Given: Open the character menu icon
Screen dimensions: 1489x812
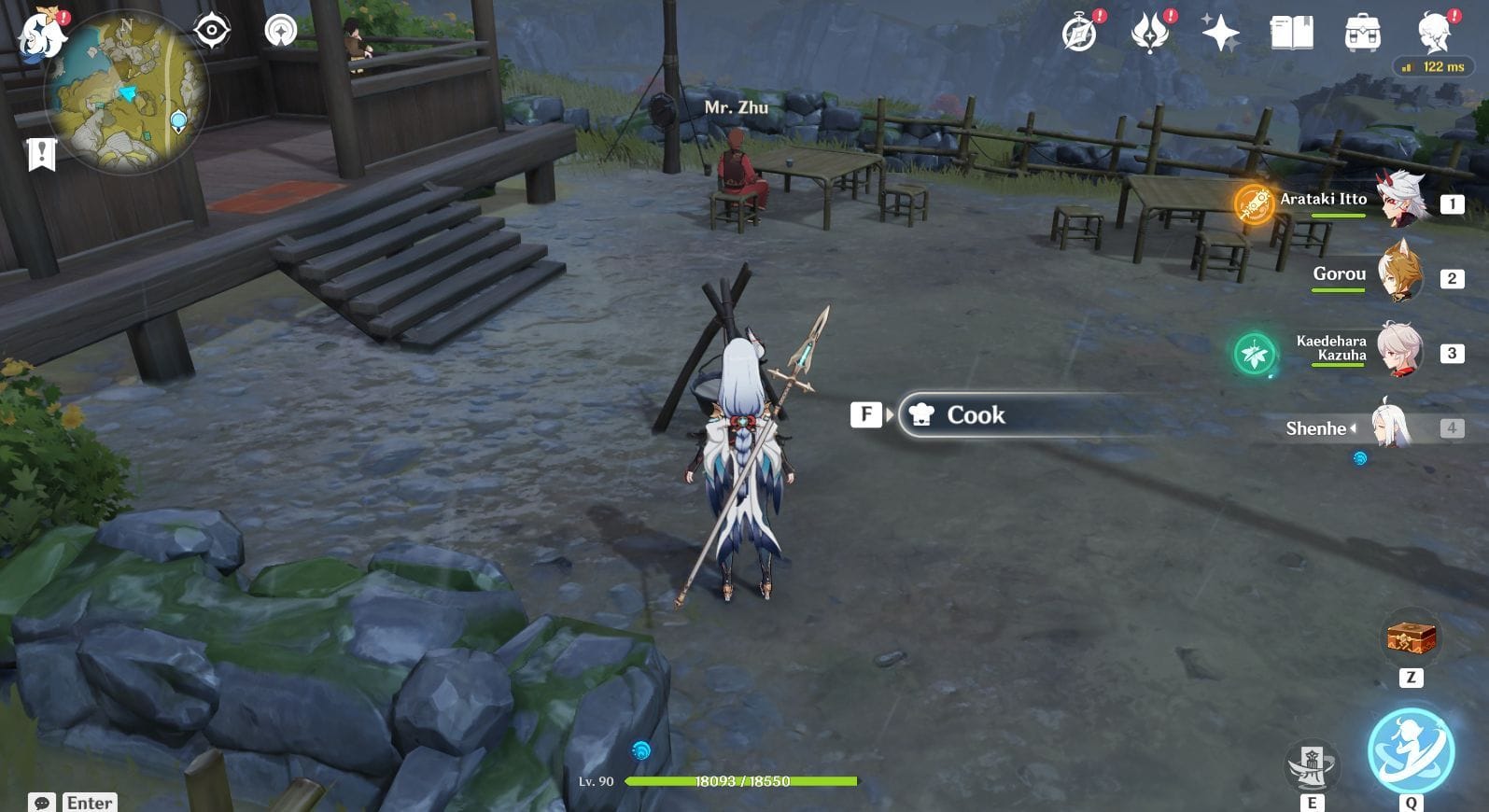Looking at the screenshot, I should coord(1433,34).
